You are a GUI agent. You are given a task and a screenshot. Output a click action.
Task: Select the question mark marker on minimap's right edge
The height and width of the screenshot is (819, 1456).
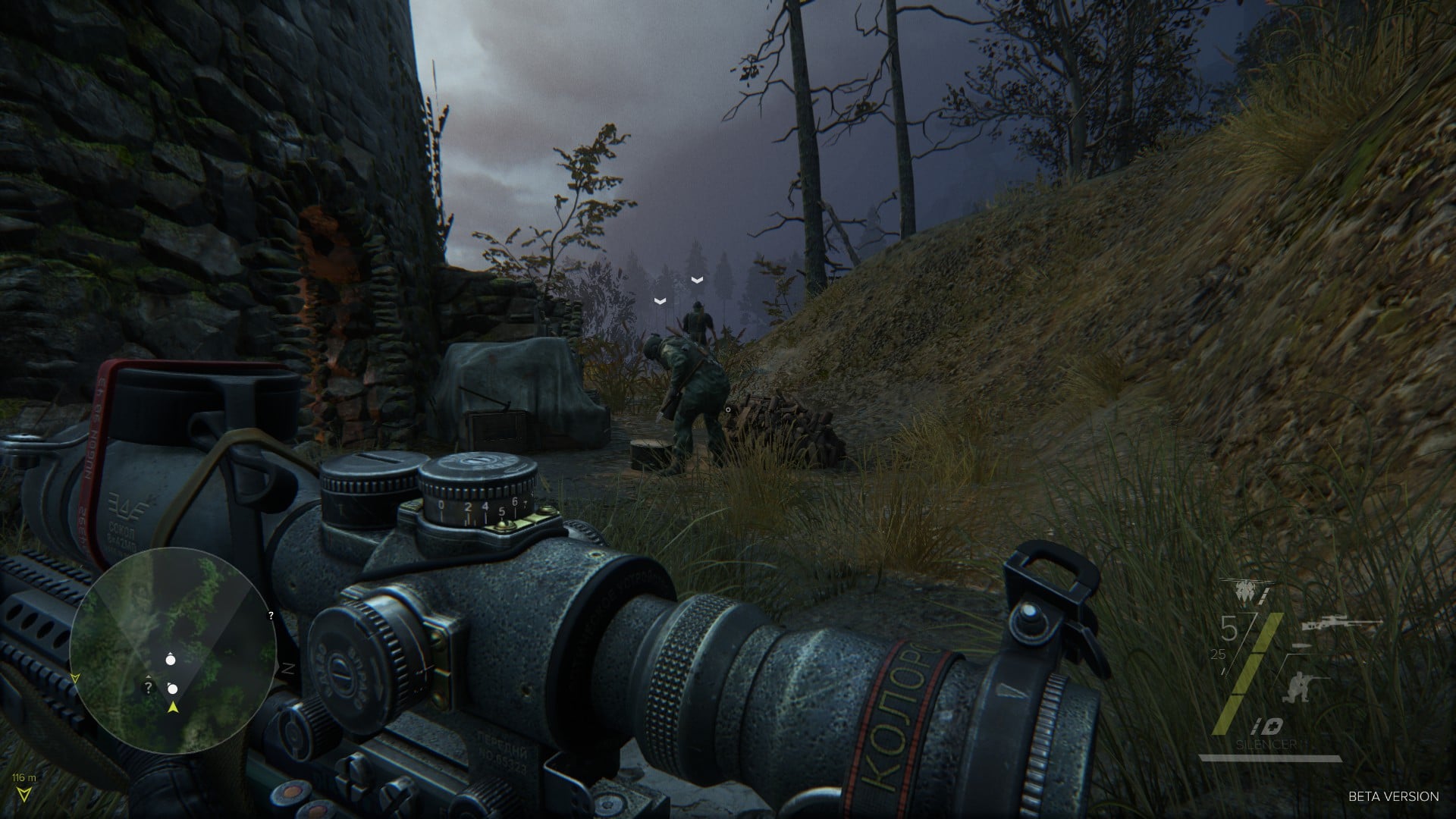[271, 616]
